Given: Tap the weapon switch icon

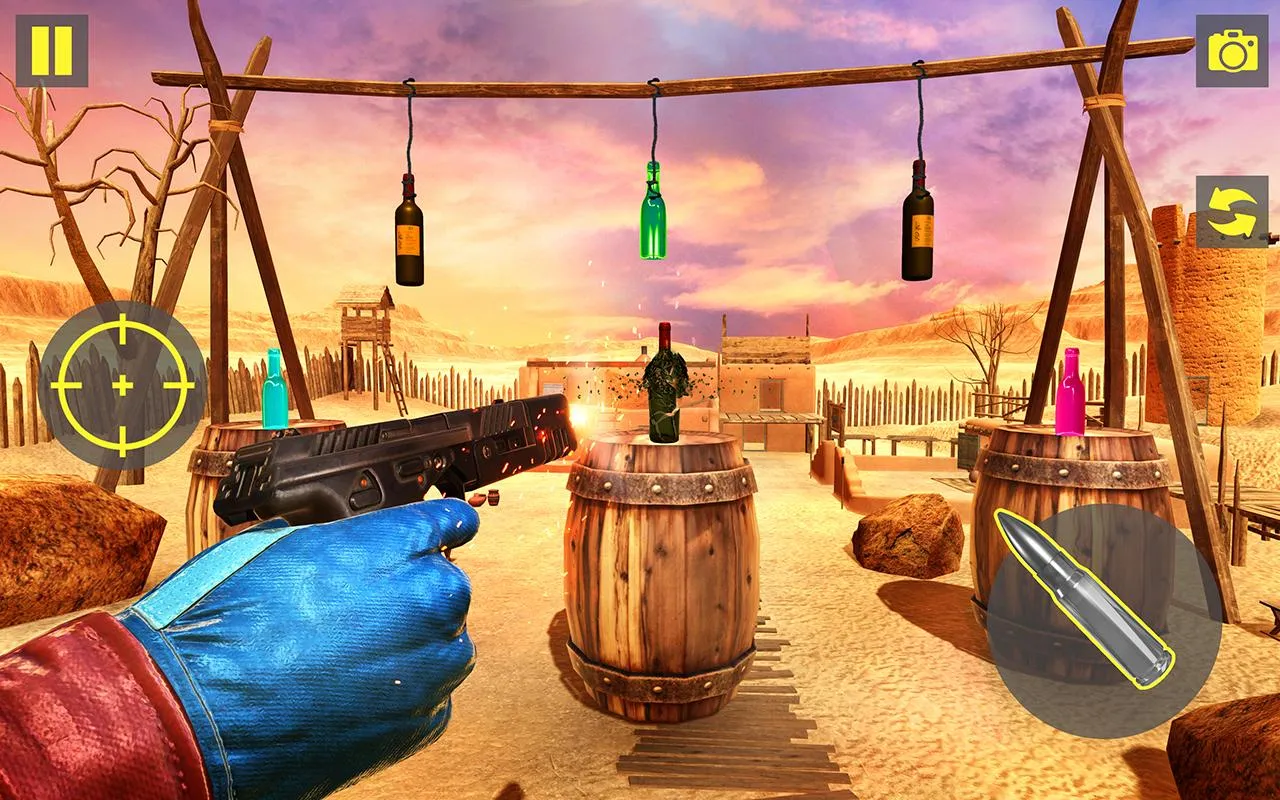Looking at the screenshot, I should coord(1230,213).
